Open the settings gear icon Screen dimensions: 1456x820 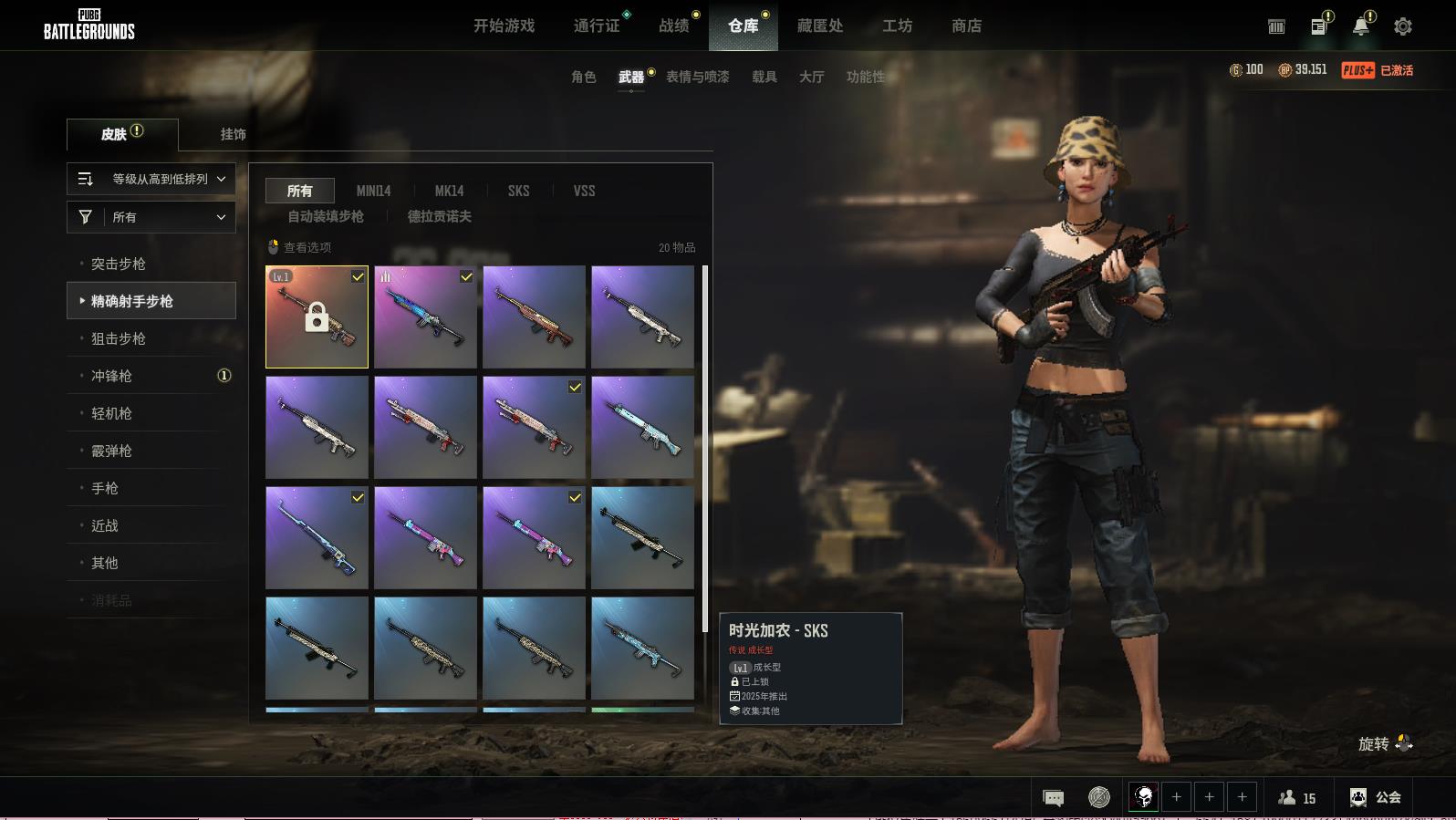1402,27
